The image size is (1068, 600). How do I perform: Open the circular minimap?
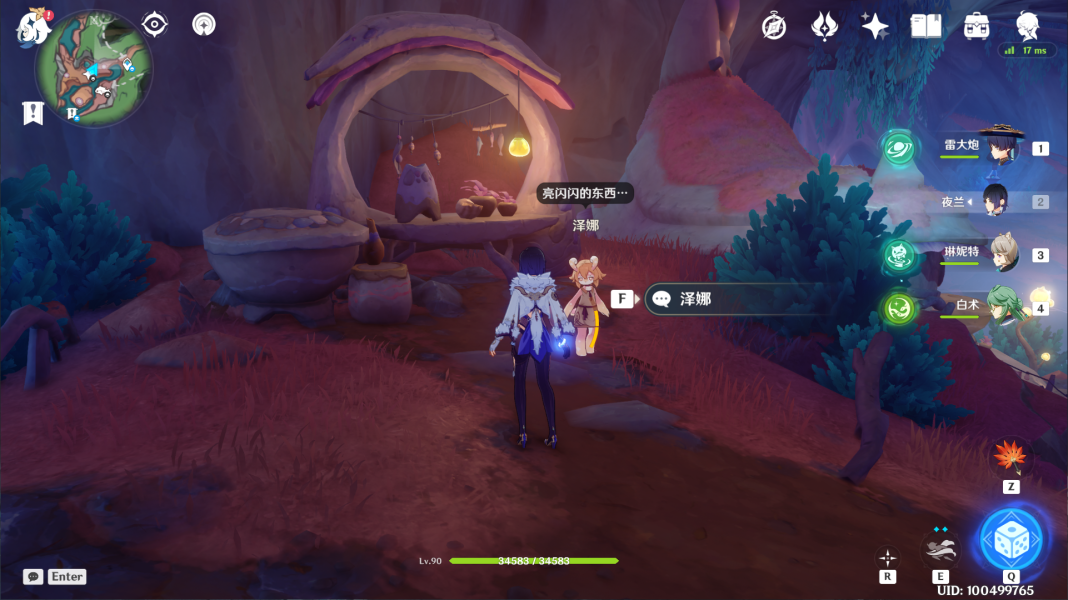coord(93,68)
